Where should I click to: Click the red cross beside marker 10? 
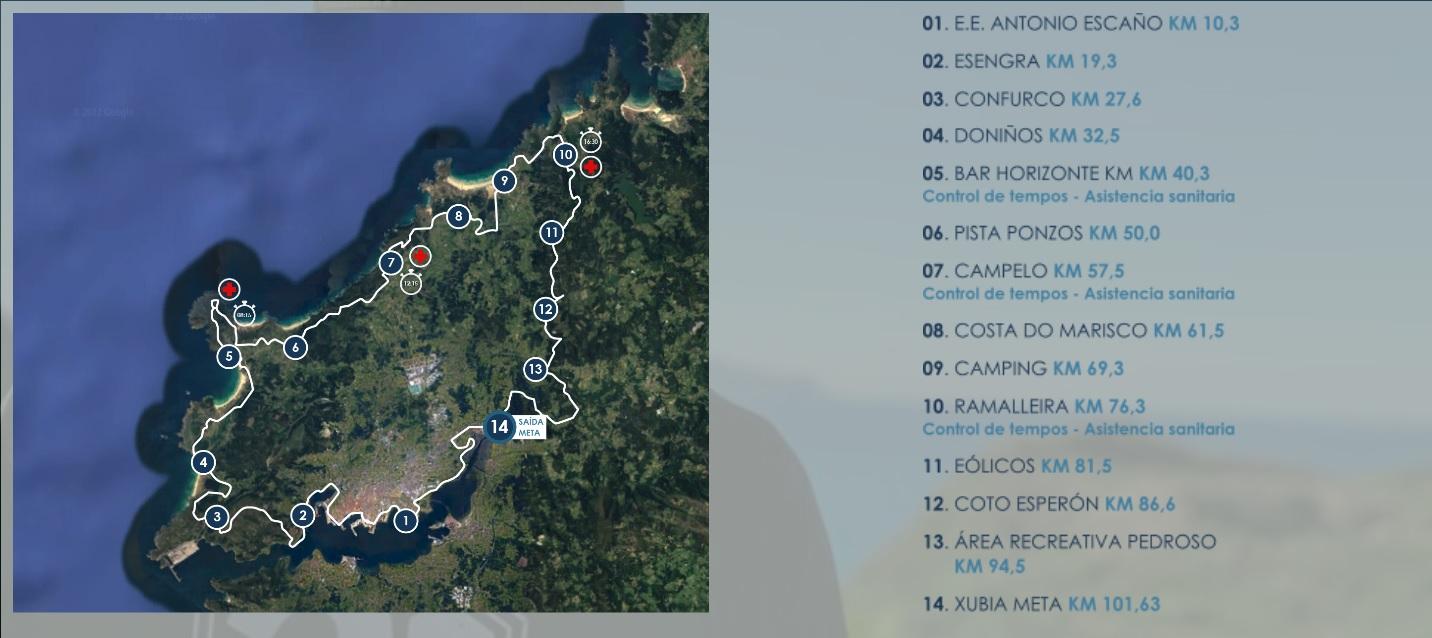click(591, 167)
